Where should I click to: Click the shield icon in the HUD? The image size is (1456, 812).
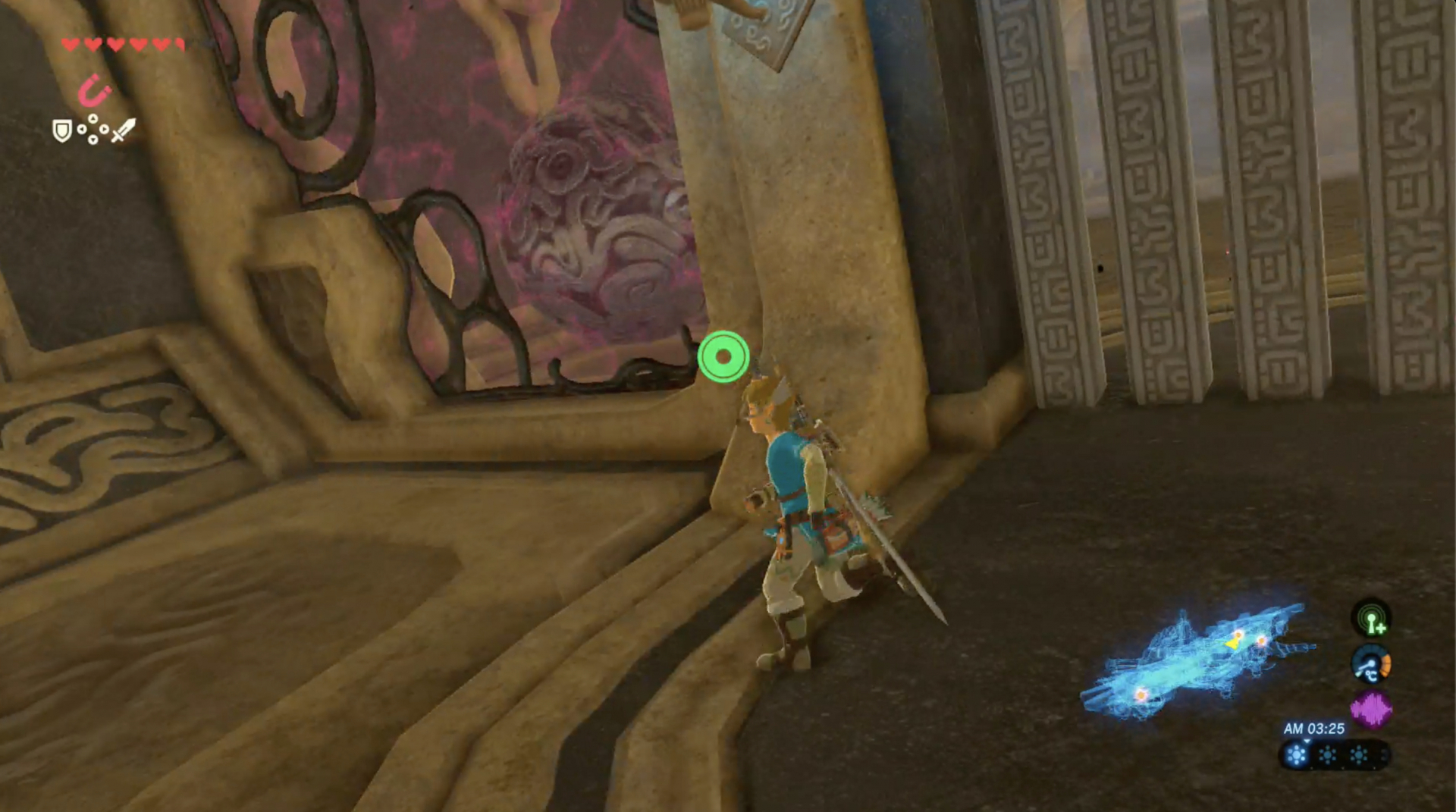pos(62,131)
